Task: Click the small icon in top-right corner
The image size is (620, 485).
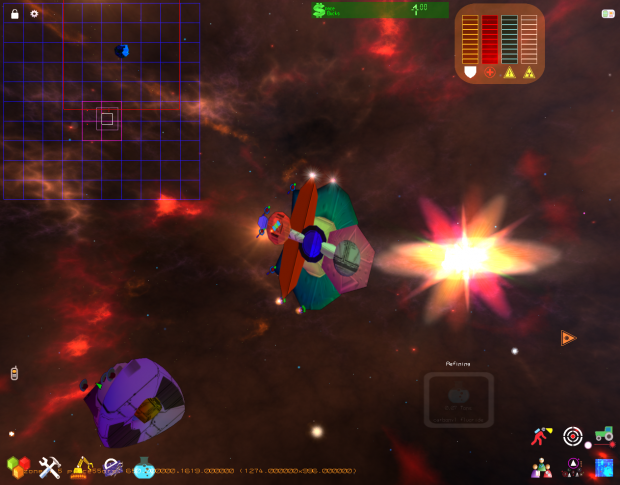Action: 607,14
